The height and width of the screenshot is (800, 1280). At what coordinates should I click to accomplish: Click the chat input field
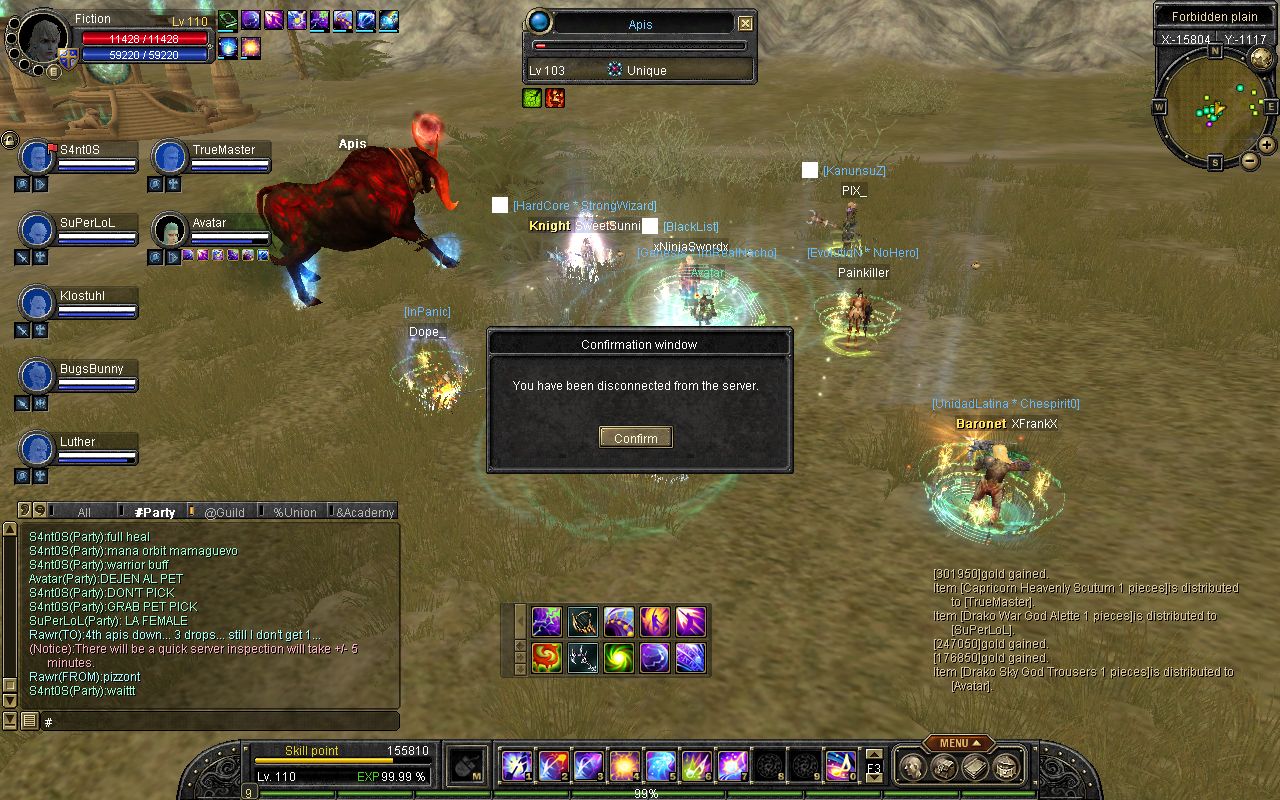tap(220, 721)
